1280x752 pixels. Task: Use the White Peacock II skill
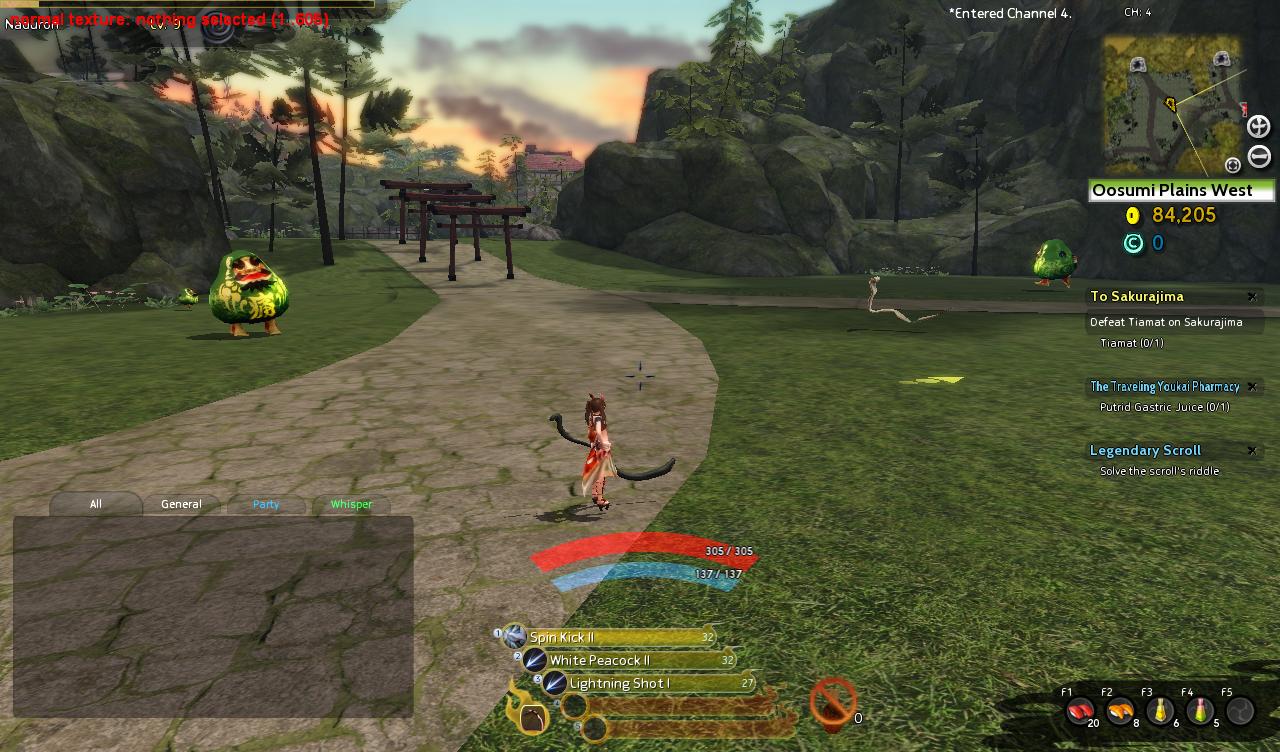[x=535, y=660]
